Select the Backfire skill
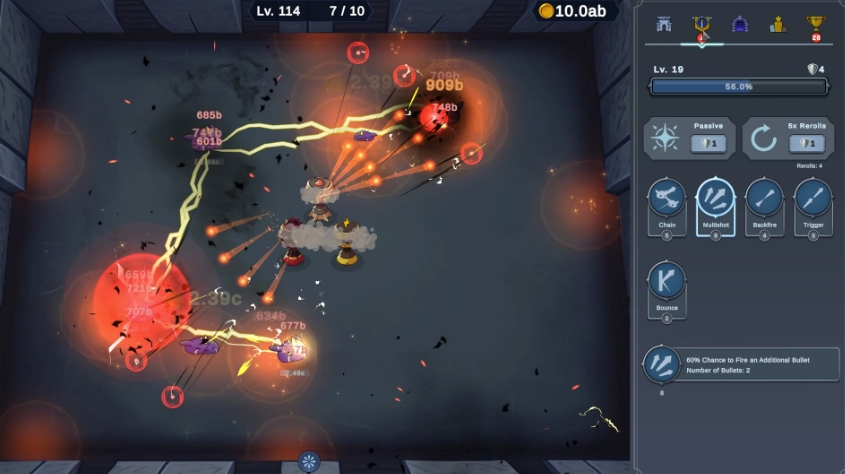Viewport: 845px width, 474px height. pos(765,198)
